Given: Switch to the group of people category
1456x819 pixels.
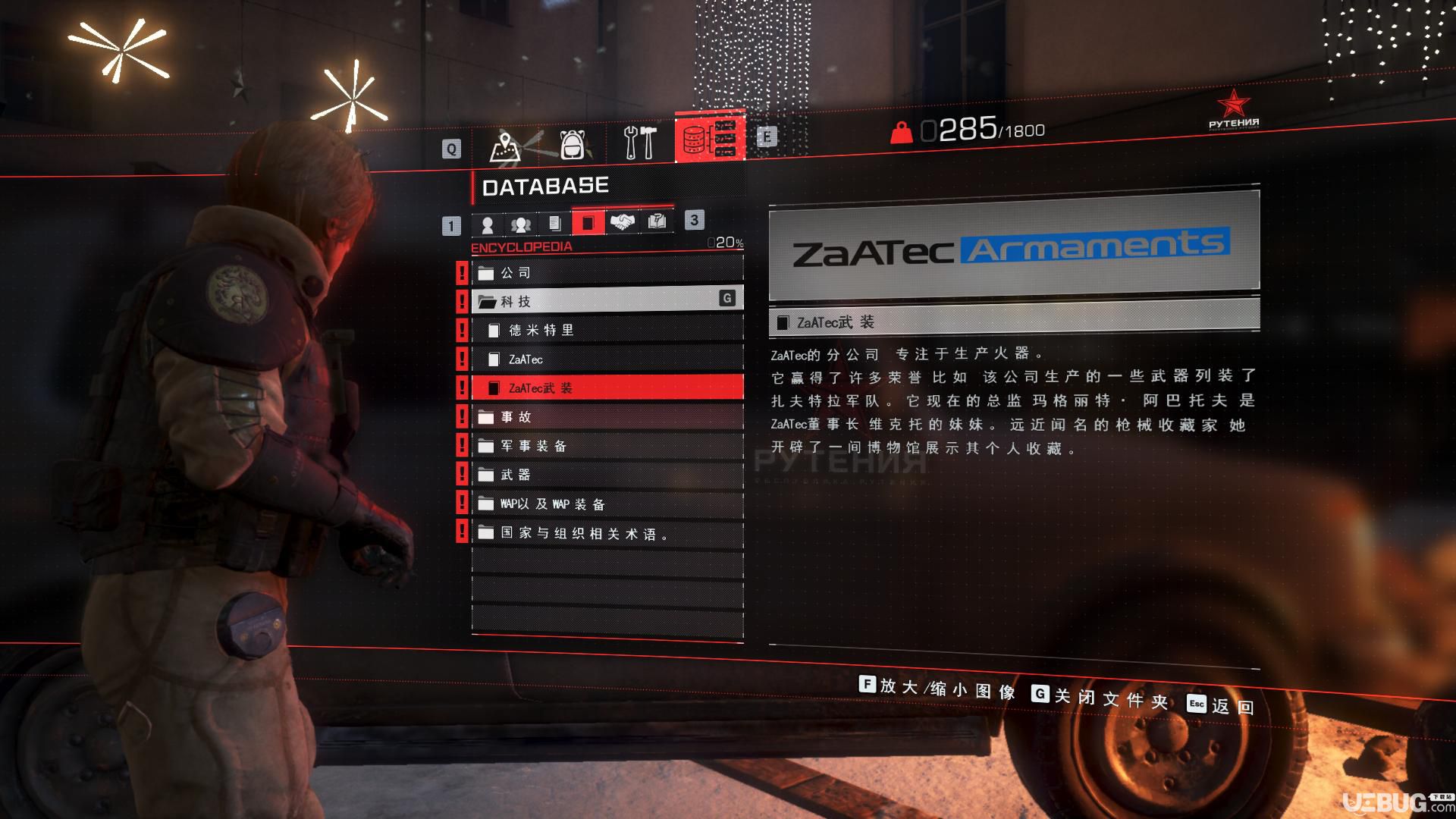Looking at the screenshot, I should click(x=521, y=224).
